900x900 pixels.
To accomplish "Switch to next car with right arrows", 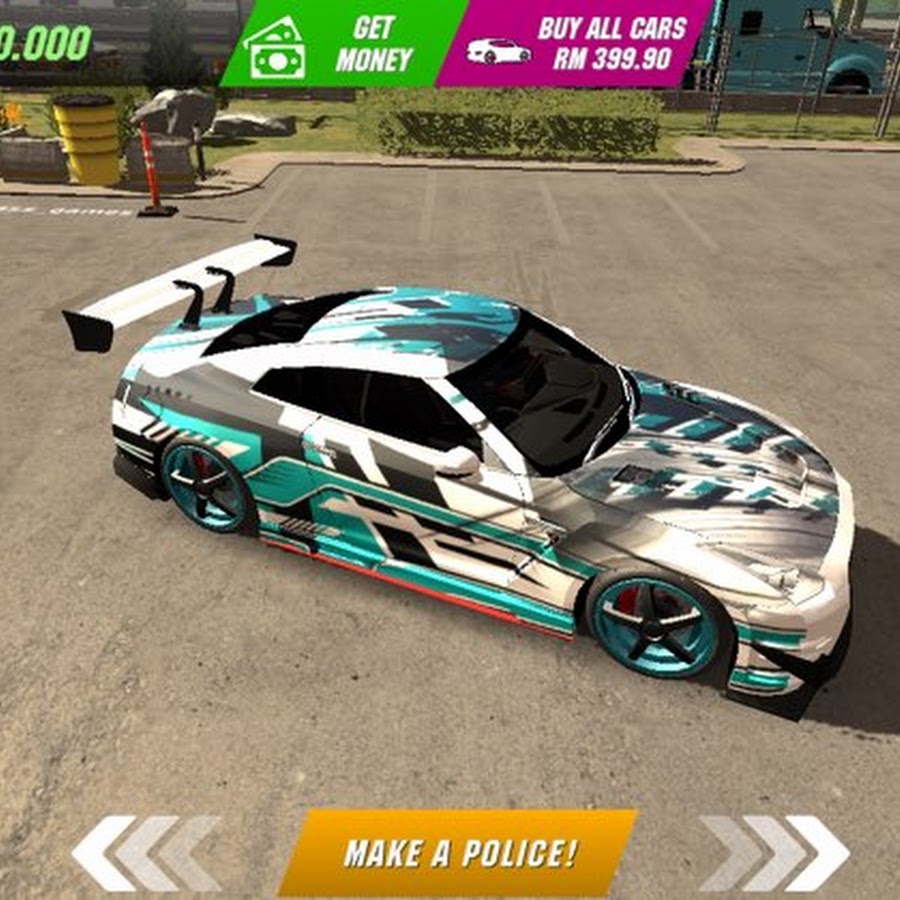I will click(x=774, y=853).
